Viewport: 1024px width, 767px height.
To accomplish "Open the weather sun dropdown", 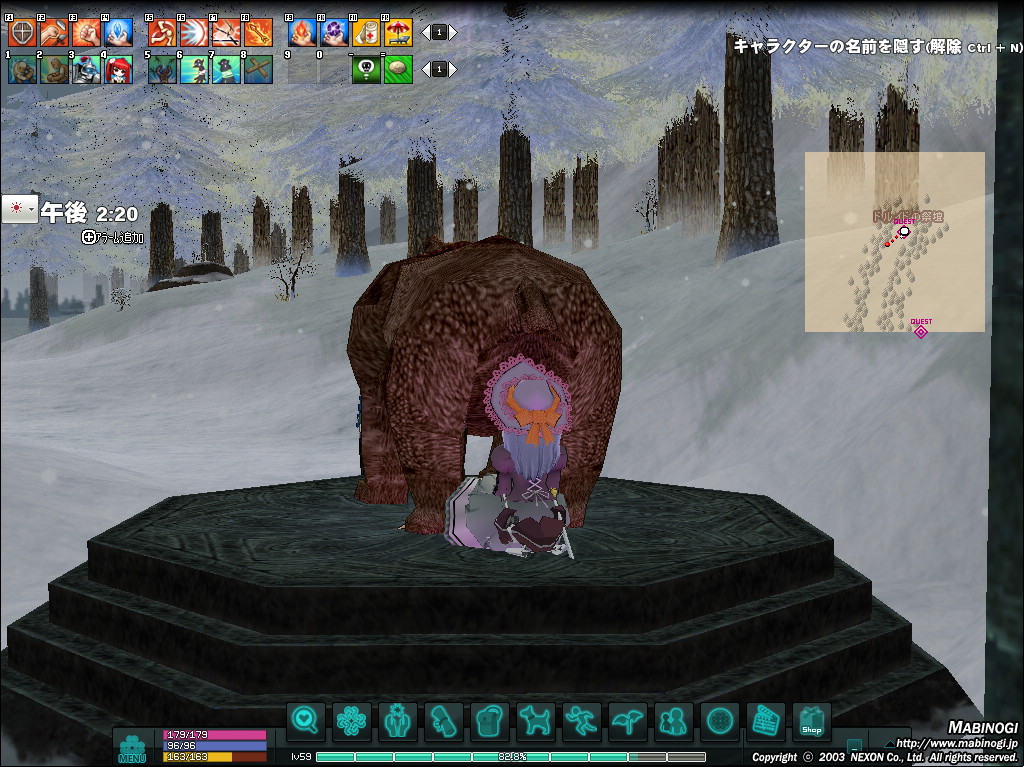I will coord(20,208).
